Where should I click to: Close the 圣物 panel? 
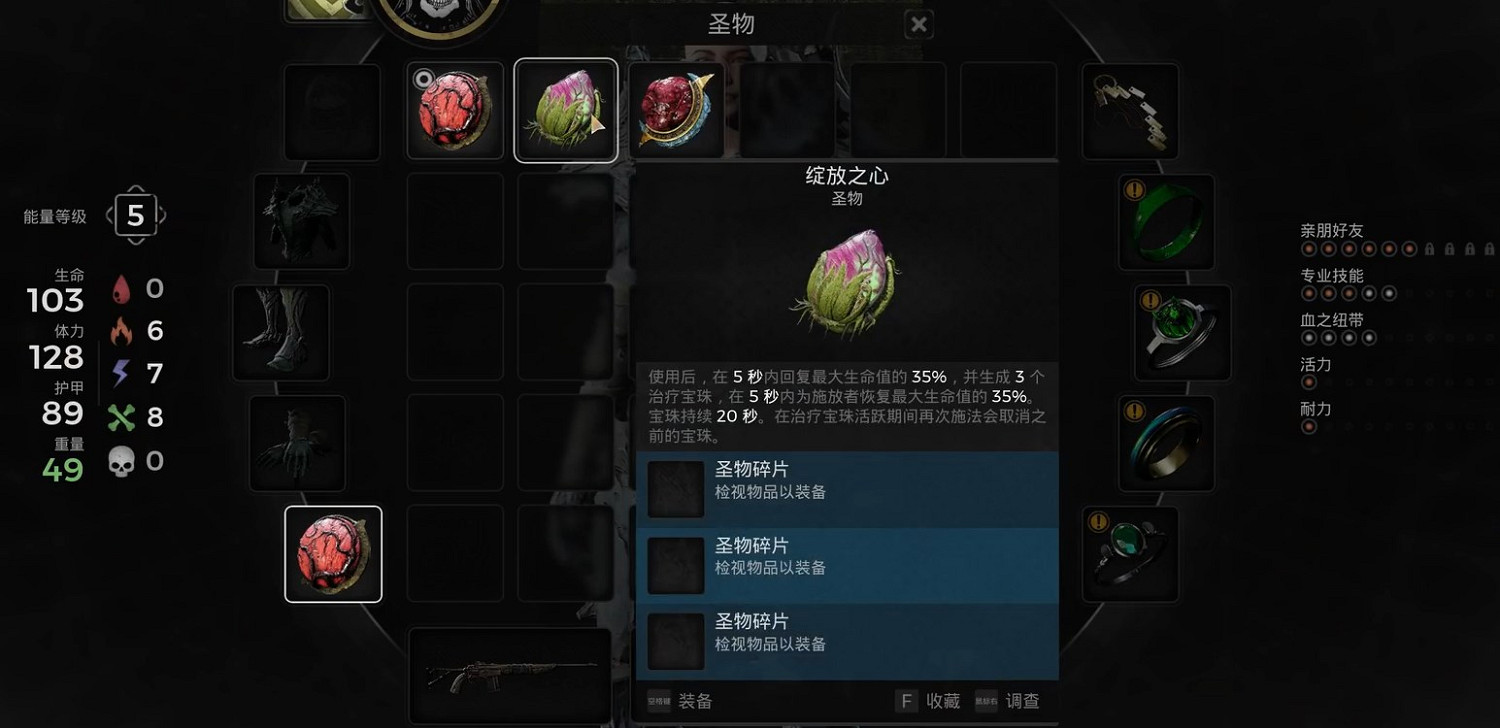coord(918,24)
